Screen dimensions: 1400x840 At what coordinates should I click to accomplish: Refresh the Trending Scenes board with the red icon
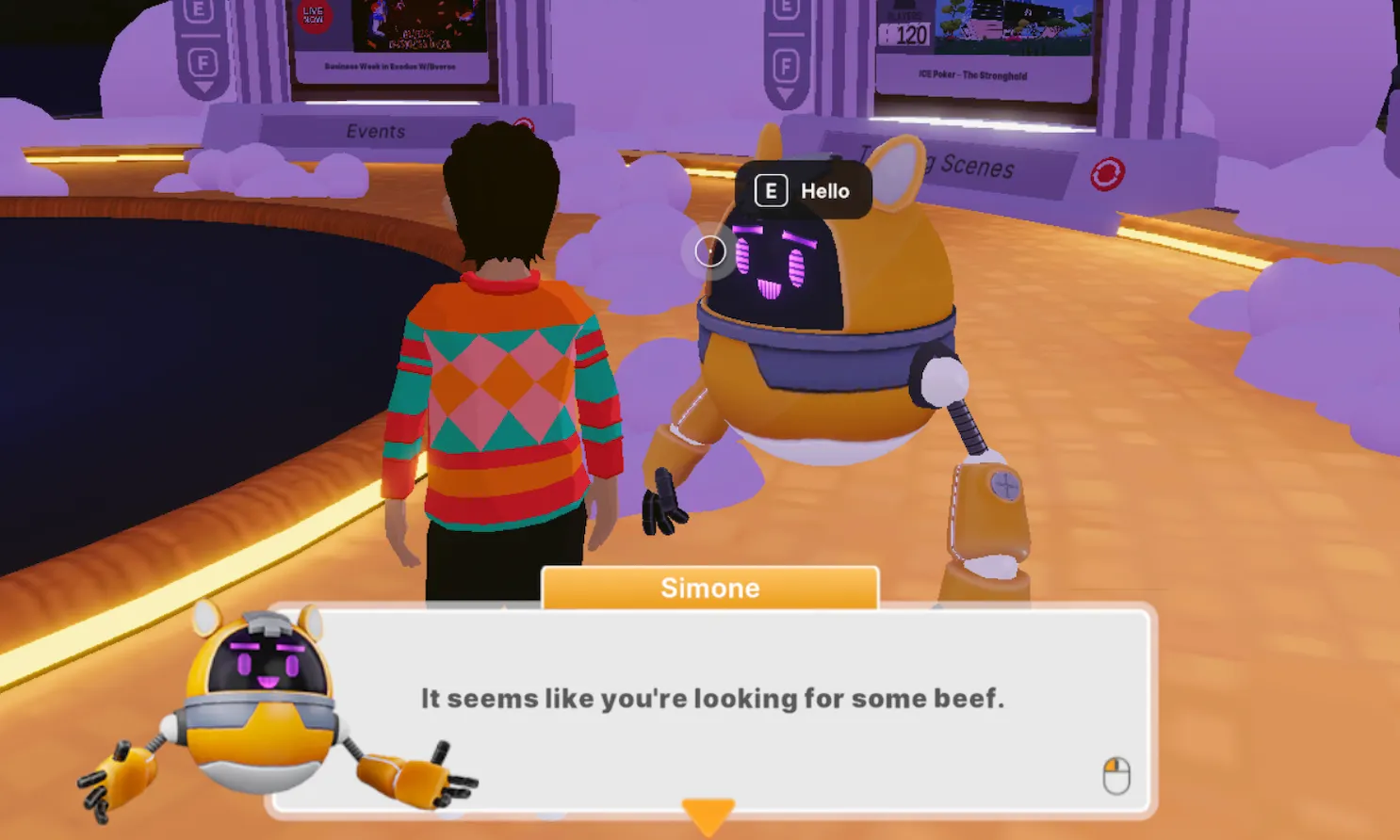[1107, 174]
